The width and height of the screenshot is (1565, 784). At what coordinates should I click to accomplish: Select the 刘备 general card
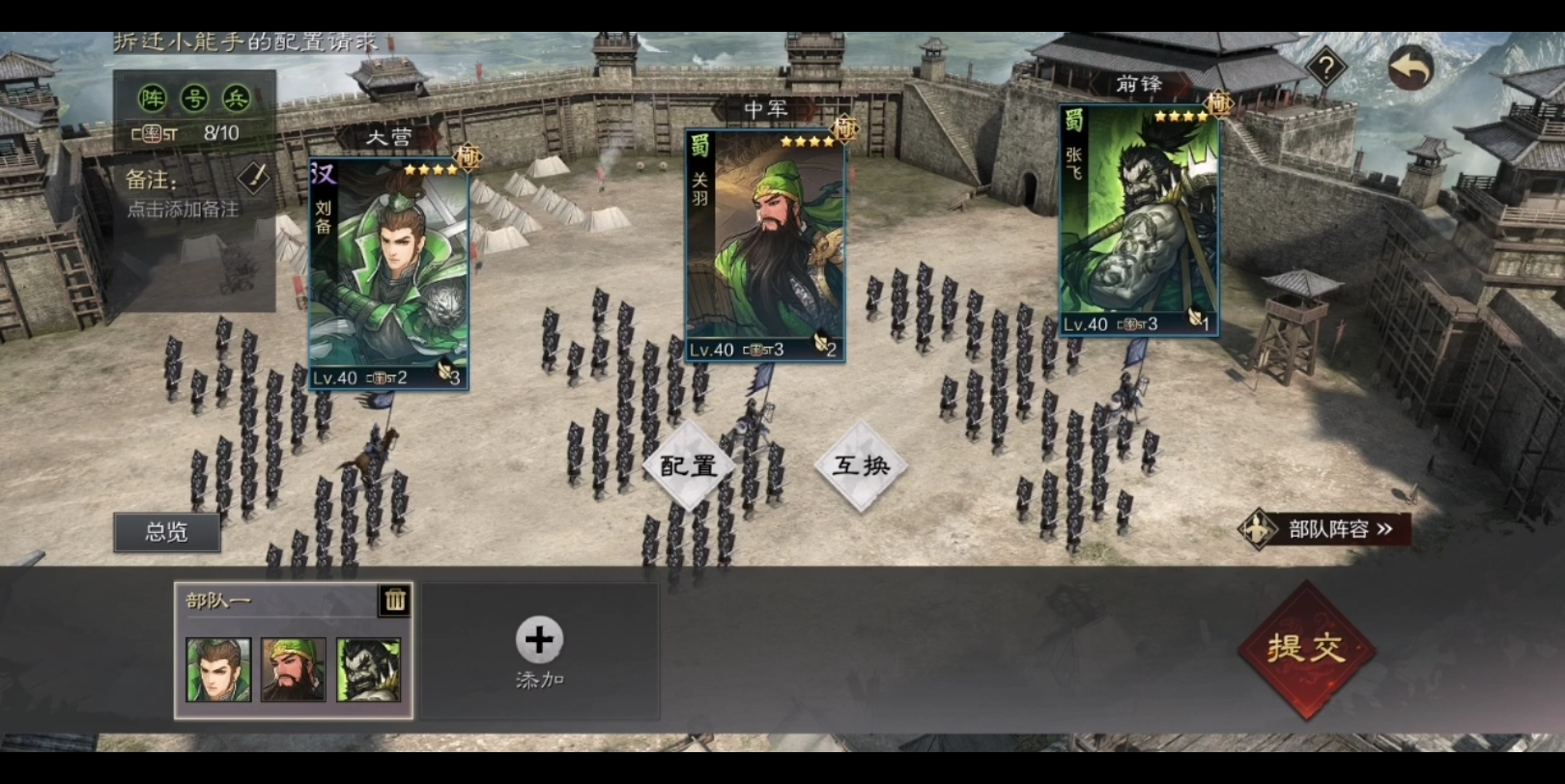coord(388,275)
